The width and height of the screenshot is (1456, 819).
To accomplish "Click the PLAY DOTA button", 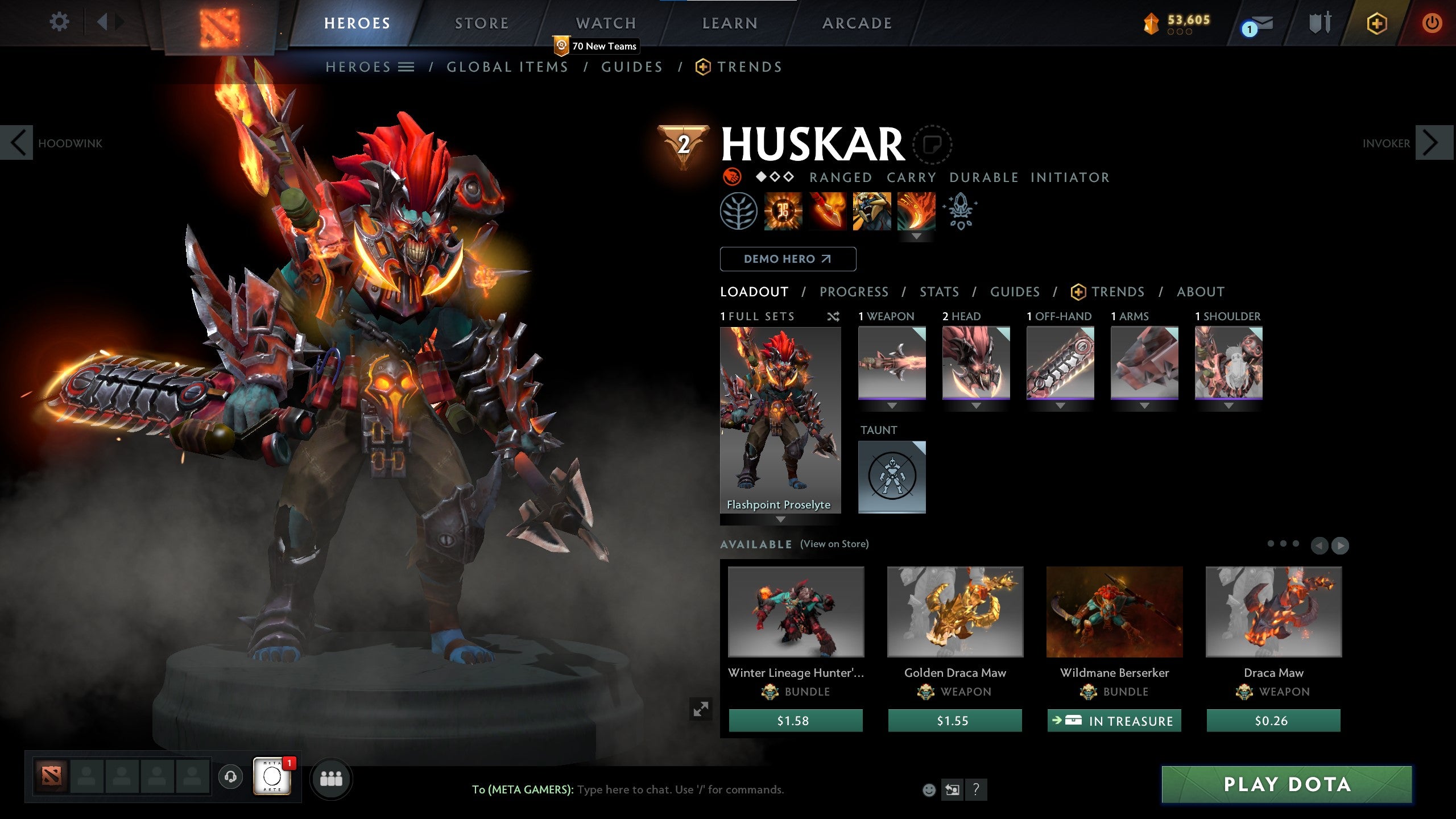I will pyautogui.click(x=1287, y=784).
